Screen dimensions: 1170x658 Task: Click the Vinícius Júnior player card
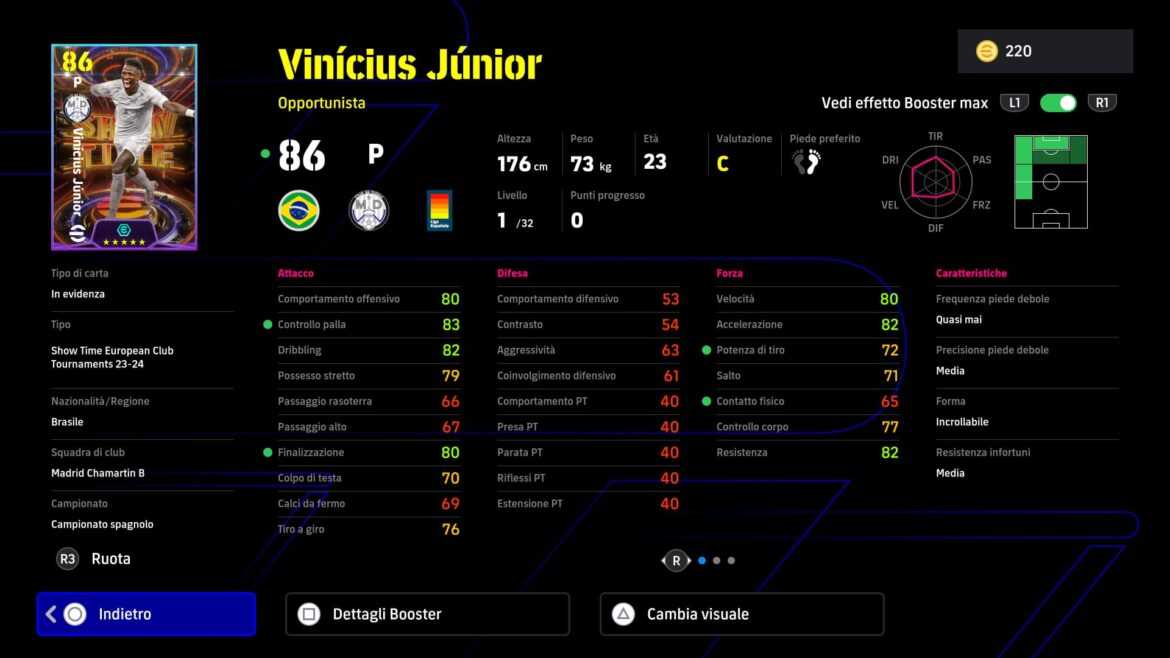(124, 147)
